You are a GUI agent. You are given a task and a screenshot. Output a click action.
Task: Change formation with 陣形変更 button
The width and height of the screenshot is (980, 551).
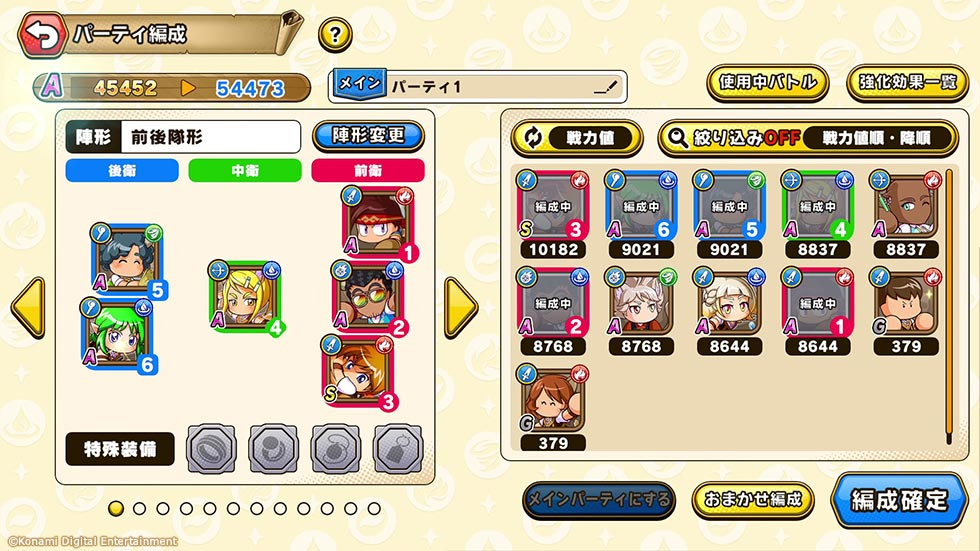click(367, 136)
